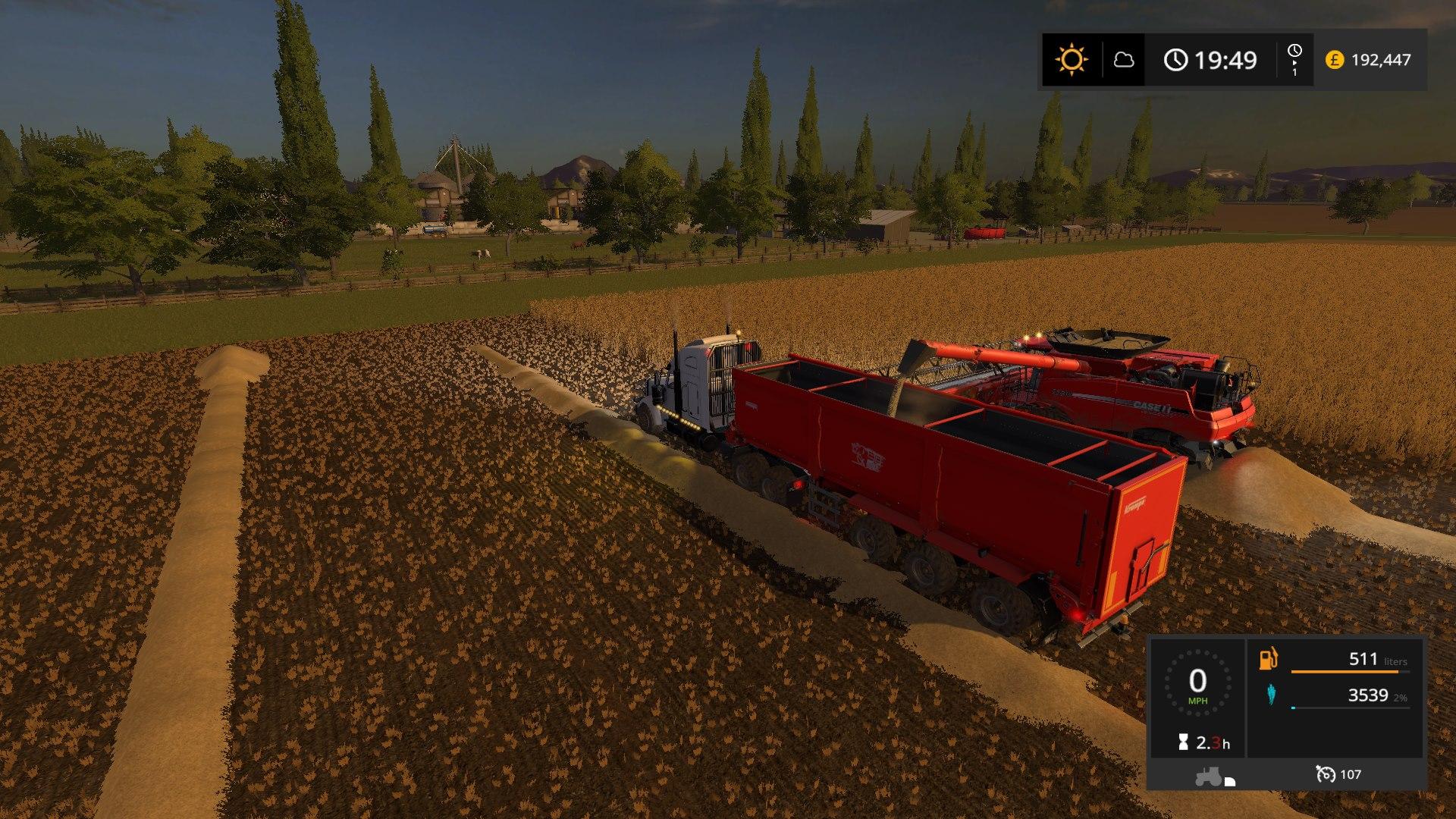
Task: Click the pound coin money icon
Action: (x=1335, y=59)
